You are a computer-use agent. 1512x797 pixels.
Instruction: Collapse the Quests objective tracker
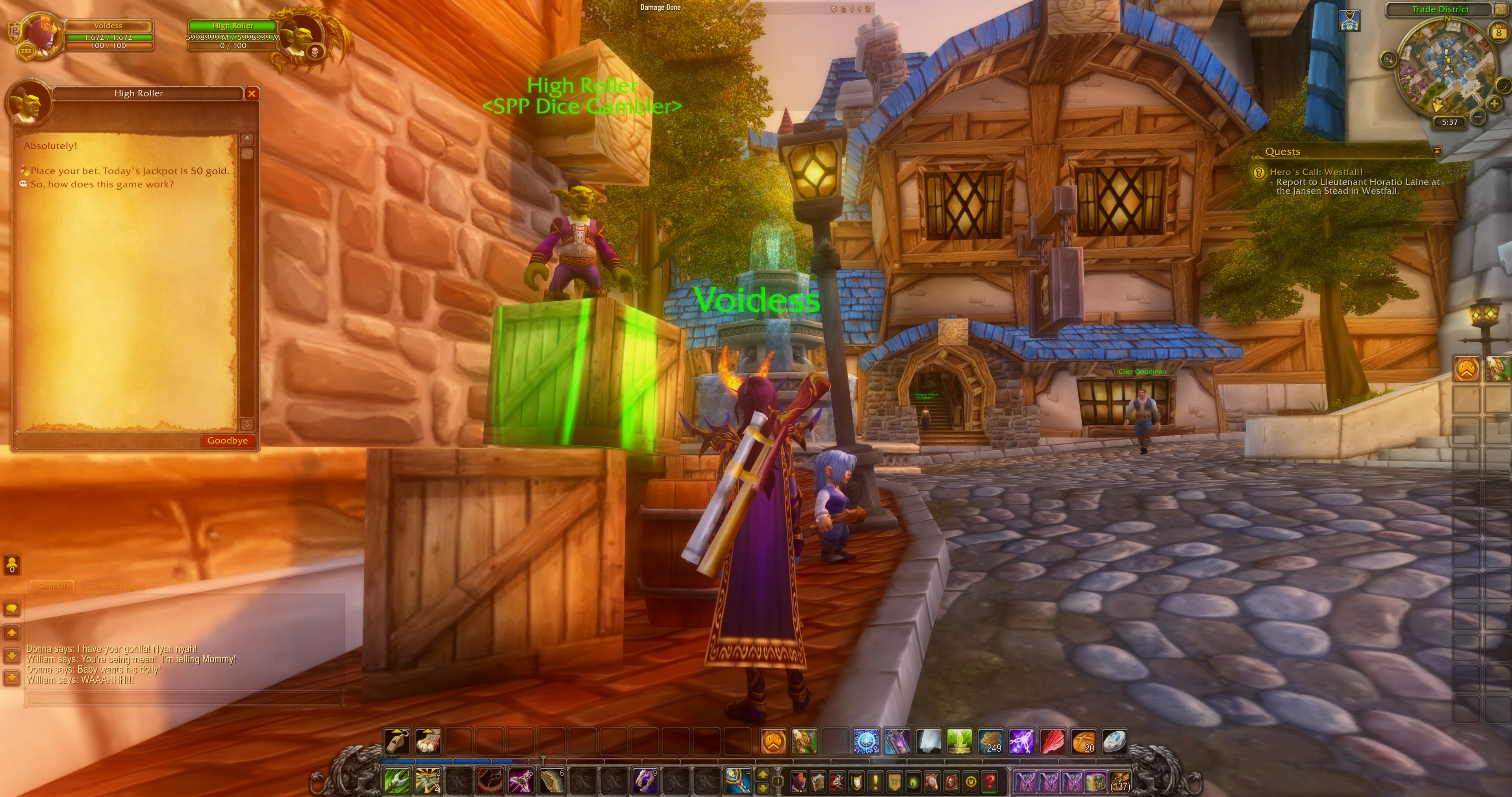pyautogui.click(x=1437, y=151)
